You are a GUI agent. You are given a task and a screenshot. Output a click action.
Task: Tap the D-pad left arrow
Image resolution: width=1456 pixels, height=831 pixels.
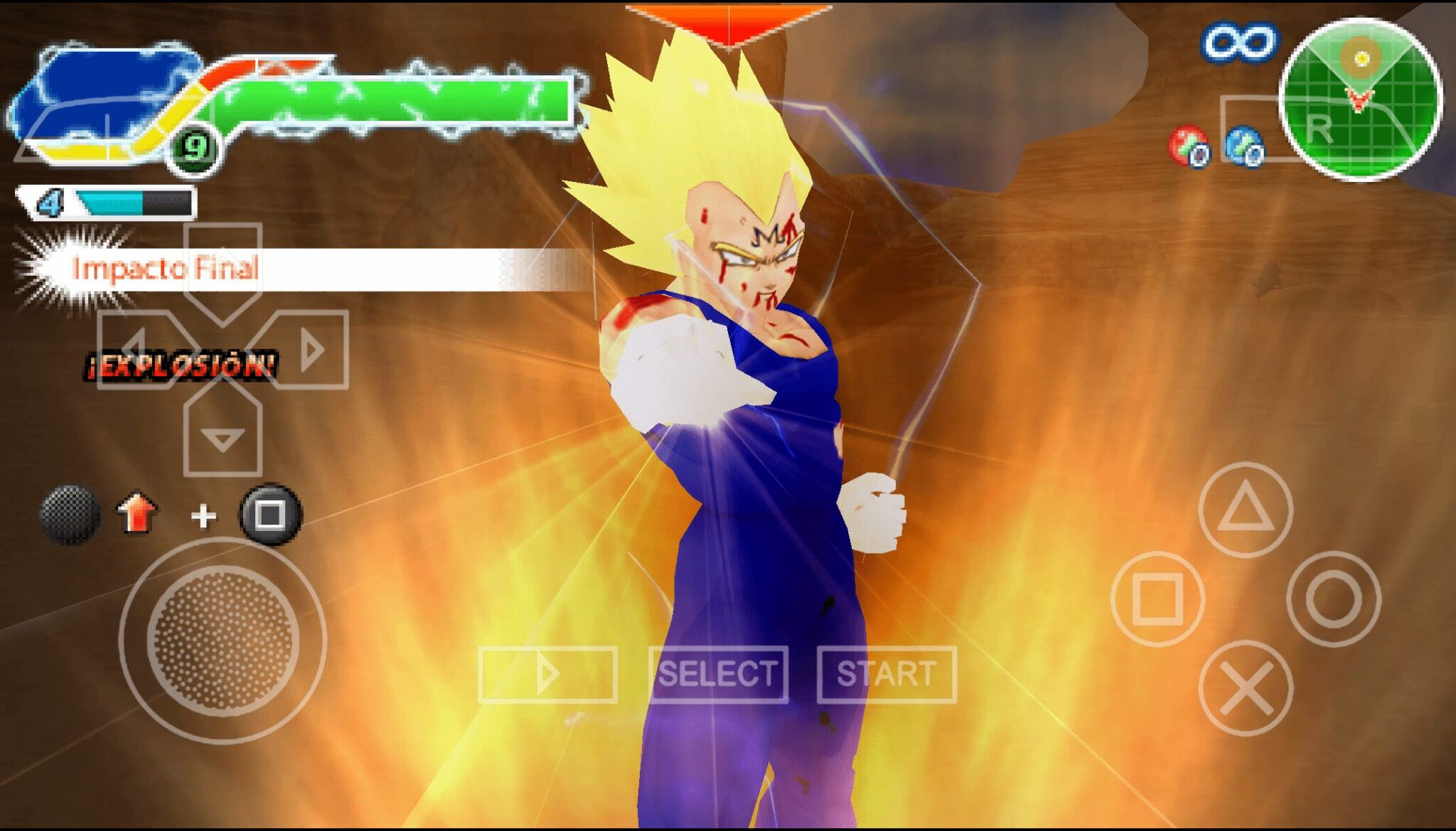[x=139, y=350]
